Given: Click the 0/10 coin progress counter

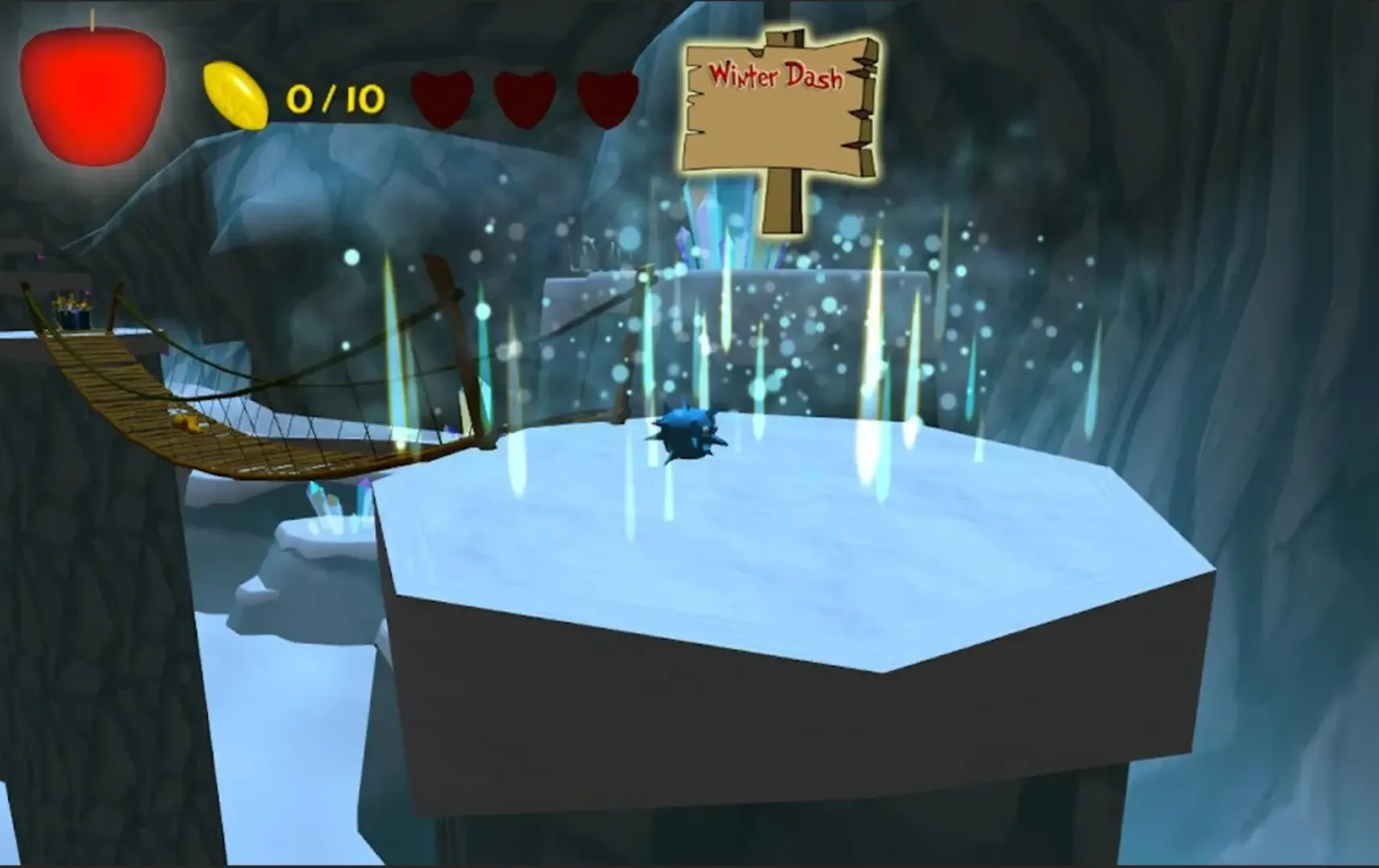Looking at the screenshot, I should [334, 98].
